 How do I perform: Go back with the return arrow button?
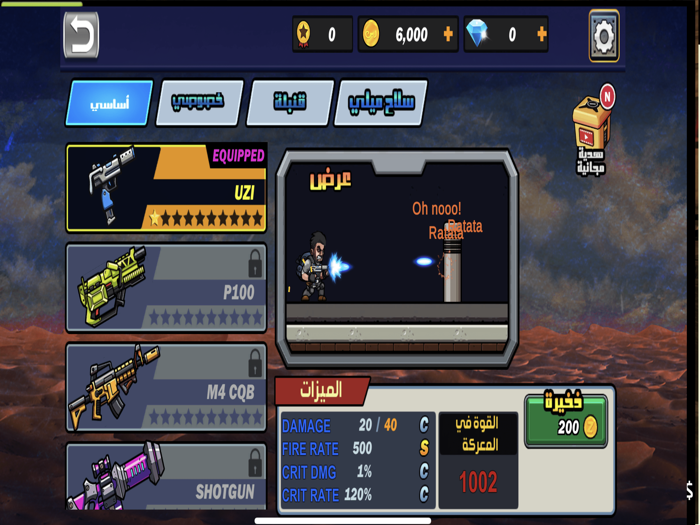tap(81, 35)
